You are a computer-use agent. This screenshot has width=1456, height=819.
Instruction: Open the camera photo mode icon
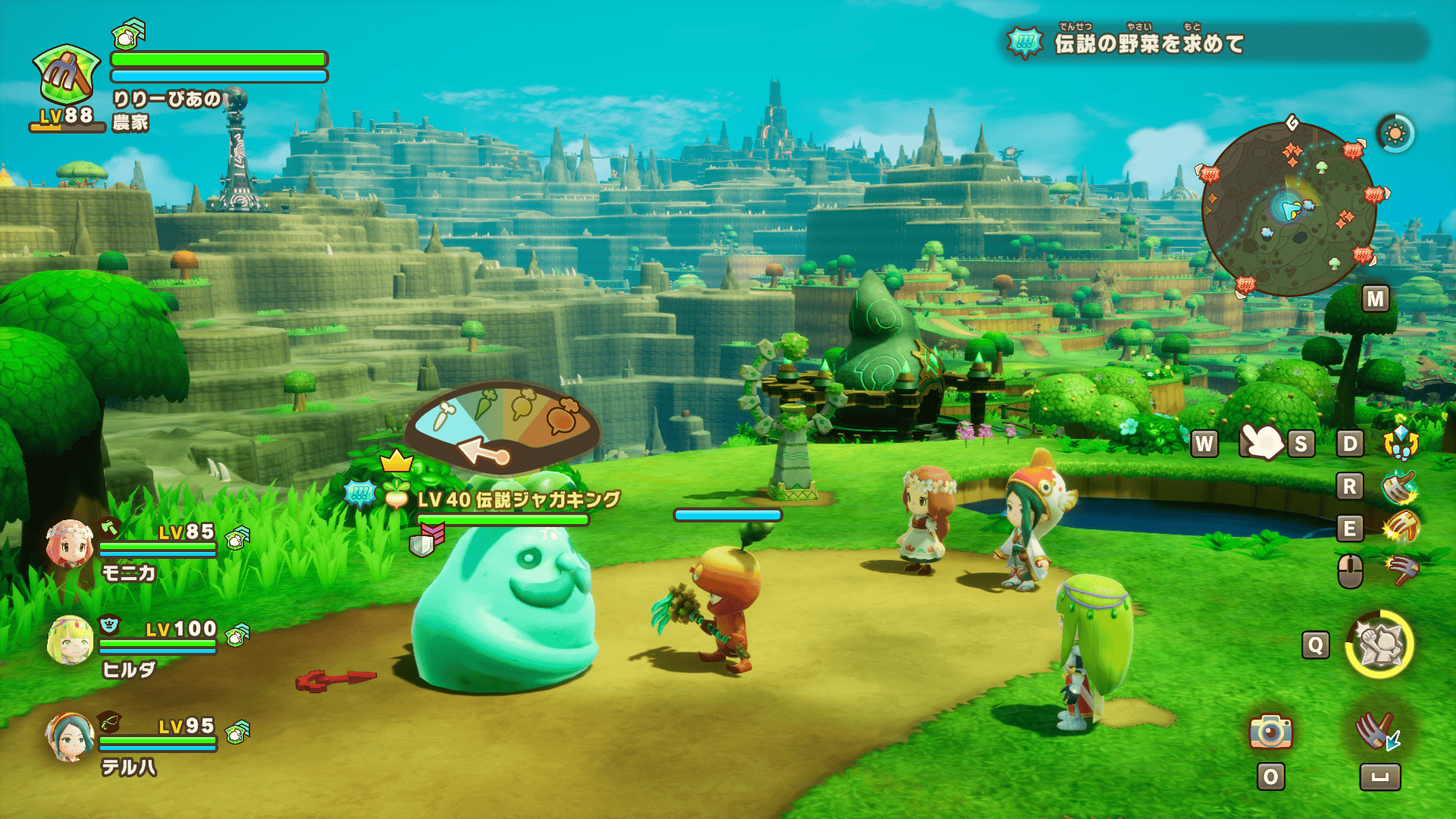coord(1270,732)
